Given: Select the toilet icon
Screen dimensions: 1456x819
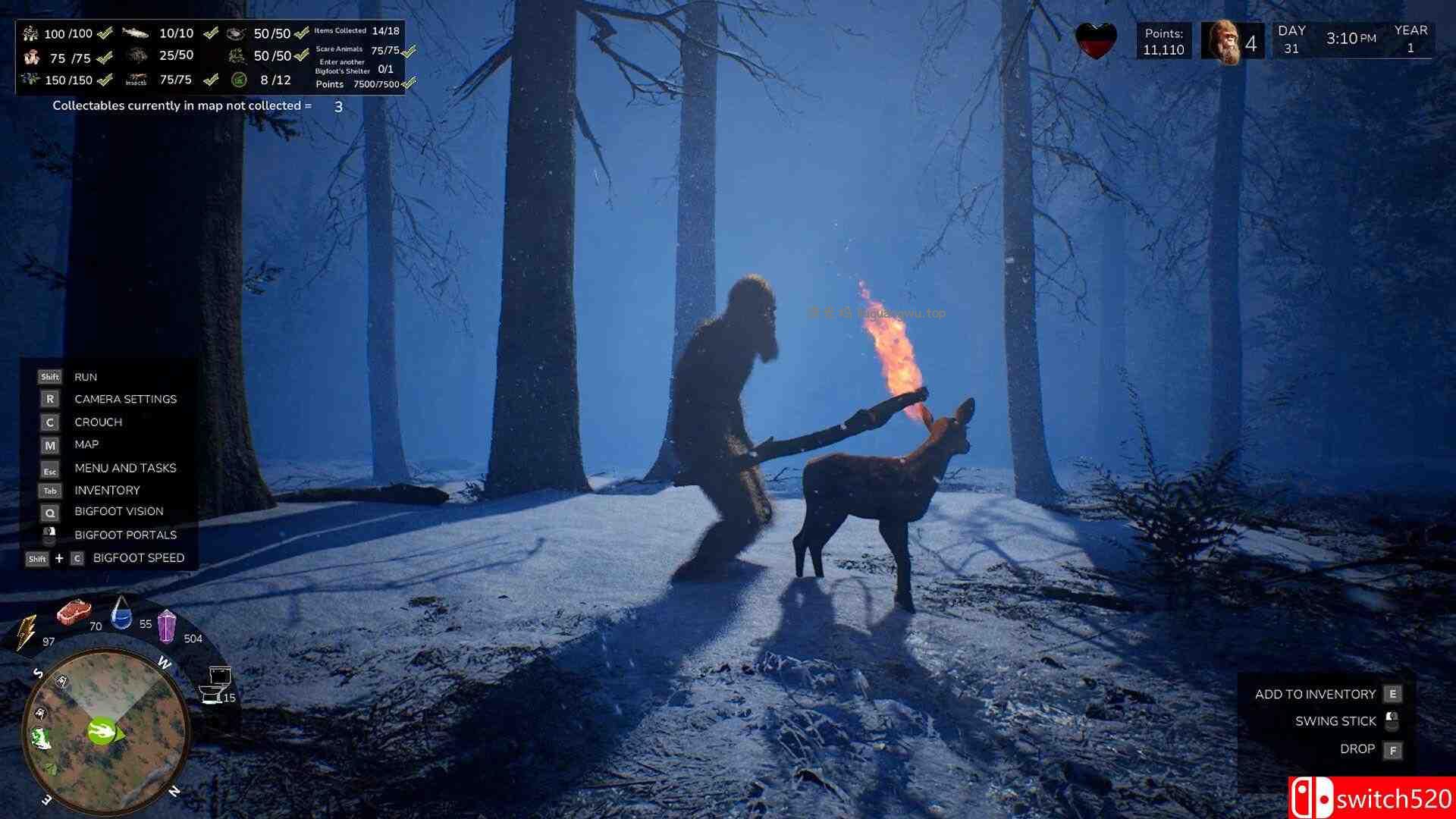Looking at the screenshot, I should coord(216,684).
